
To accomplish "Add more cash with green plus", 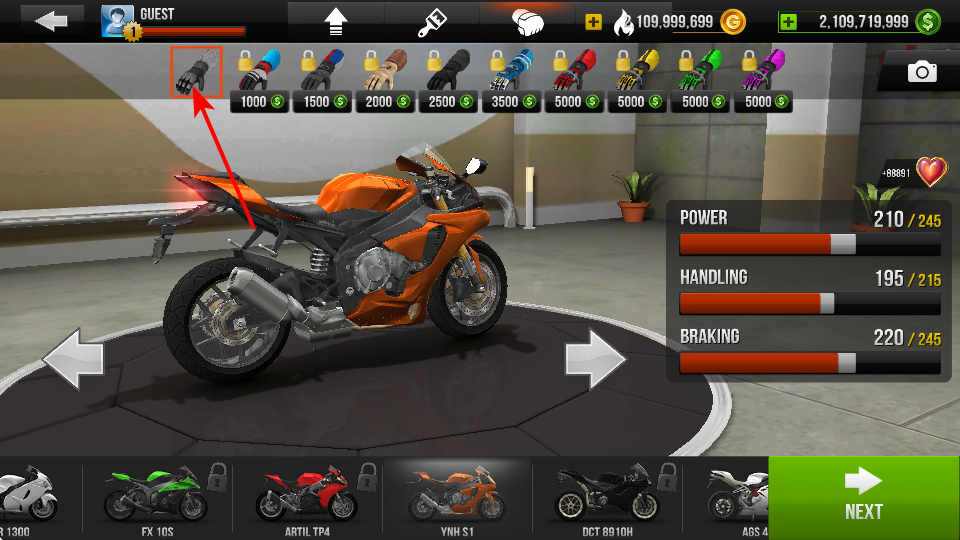I will pyautogui.click(x=789, y=21).
